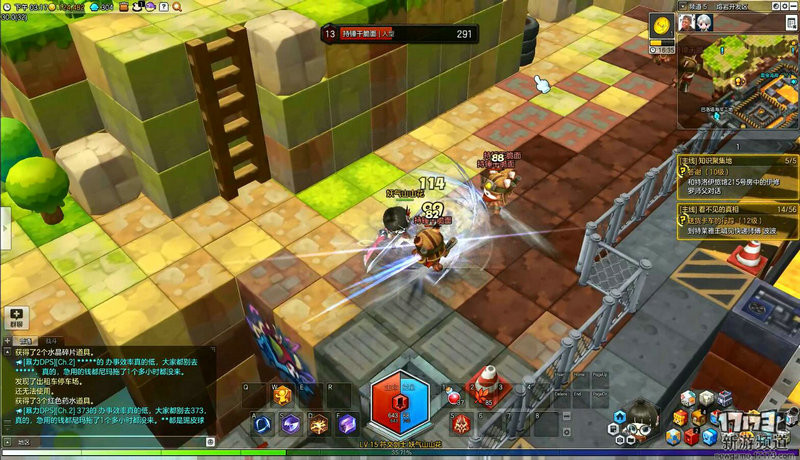Activate the A-key blue swirl skill
This screenshot has height=460, width=800.
tap(263, 423)
